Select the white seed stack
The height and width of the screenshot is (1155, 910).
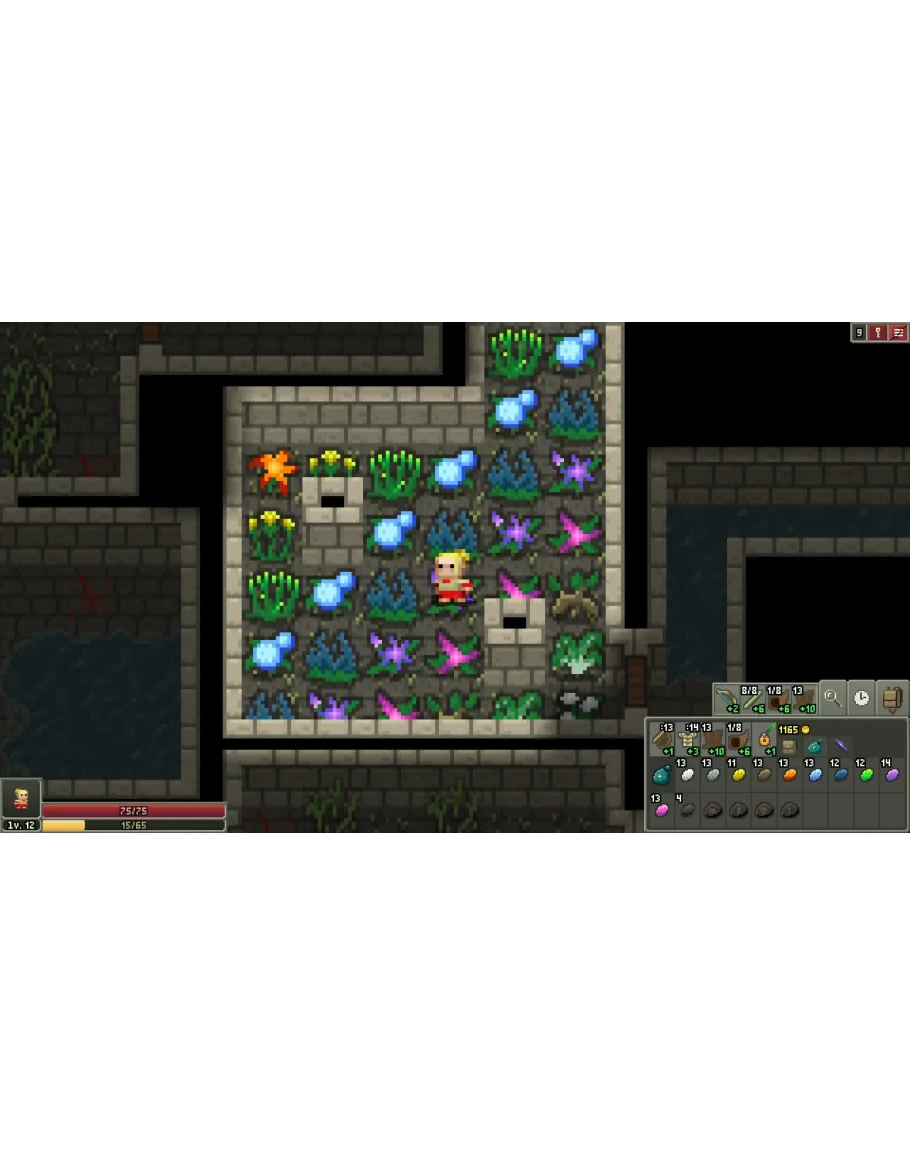[x=688, y=775]
